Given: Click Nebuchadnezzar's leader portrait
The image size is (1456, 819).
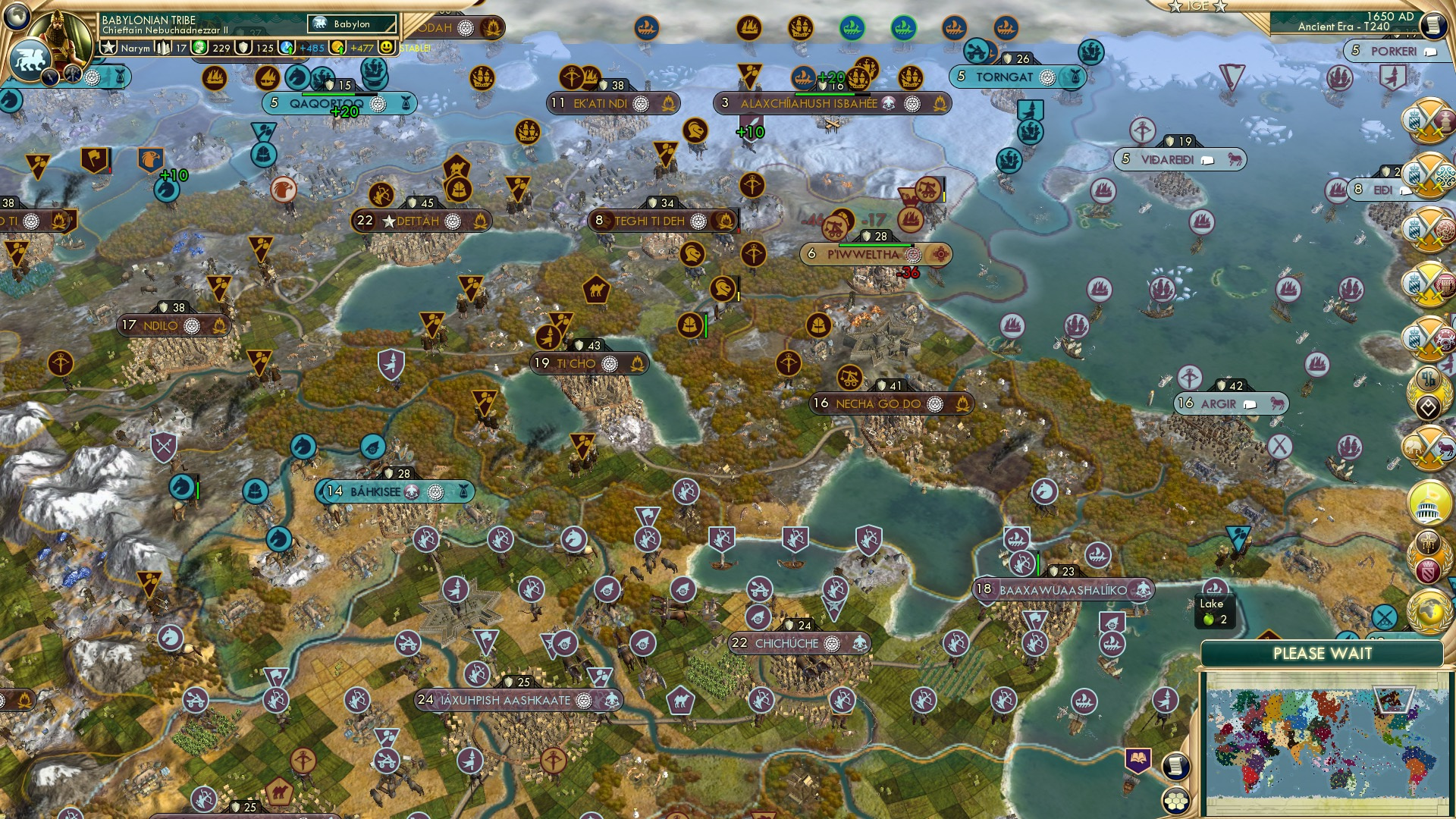Looking at the screenshot, I should 58,36.
